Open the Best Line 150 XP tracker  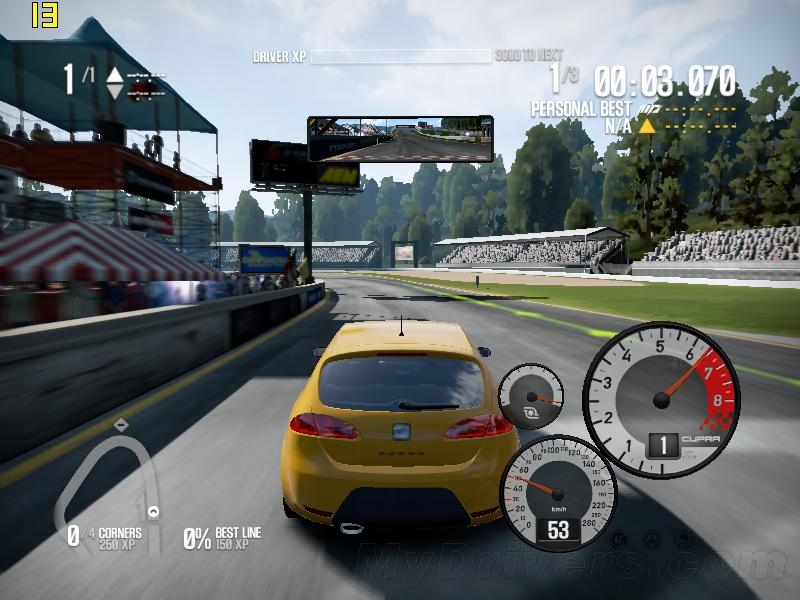[222, 538]
